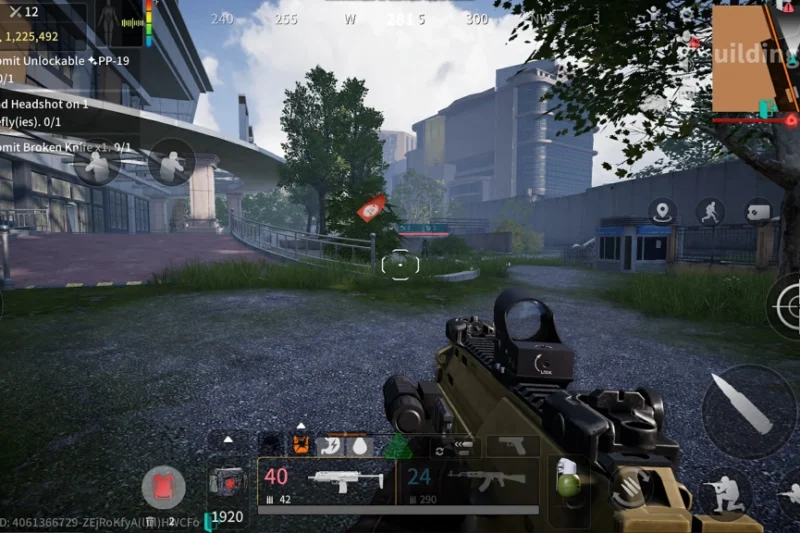Aim down sights with the crosshair button
Image resolution: width=800 pixels, height=533 pixels.
(x=788, y=306)
